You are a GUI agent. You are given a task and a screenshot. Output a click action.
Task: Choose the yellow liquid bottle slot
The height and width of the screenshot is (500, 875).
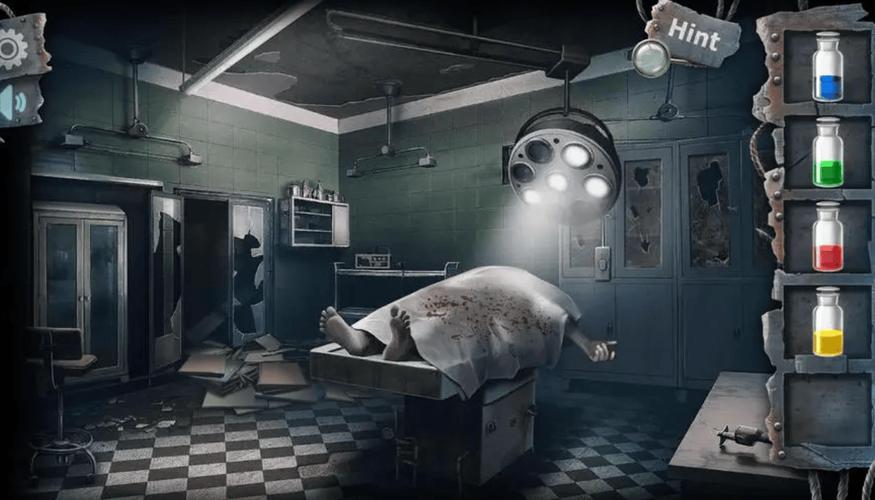click(x=827, y=322)
